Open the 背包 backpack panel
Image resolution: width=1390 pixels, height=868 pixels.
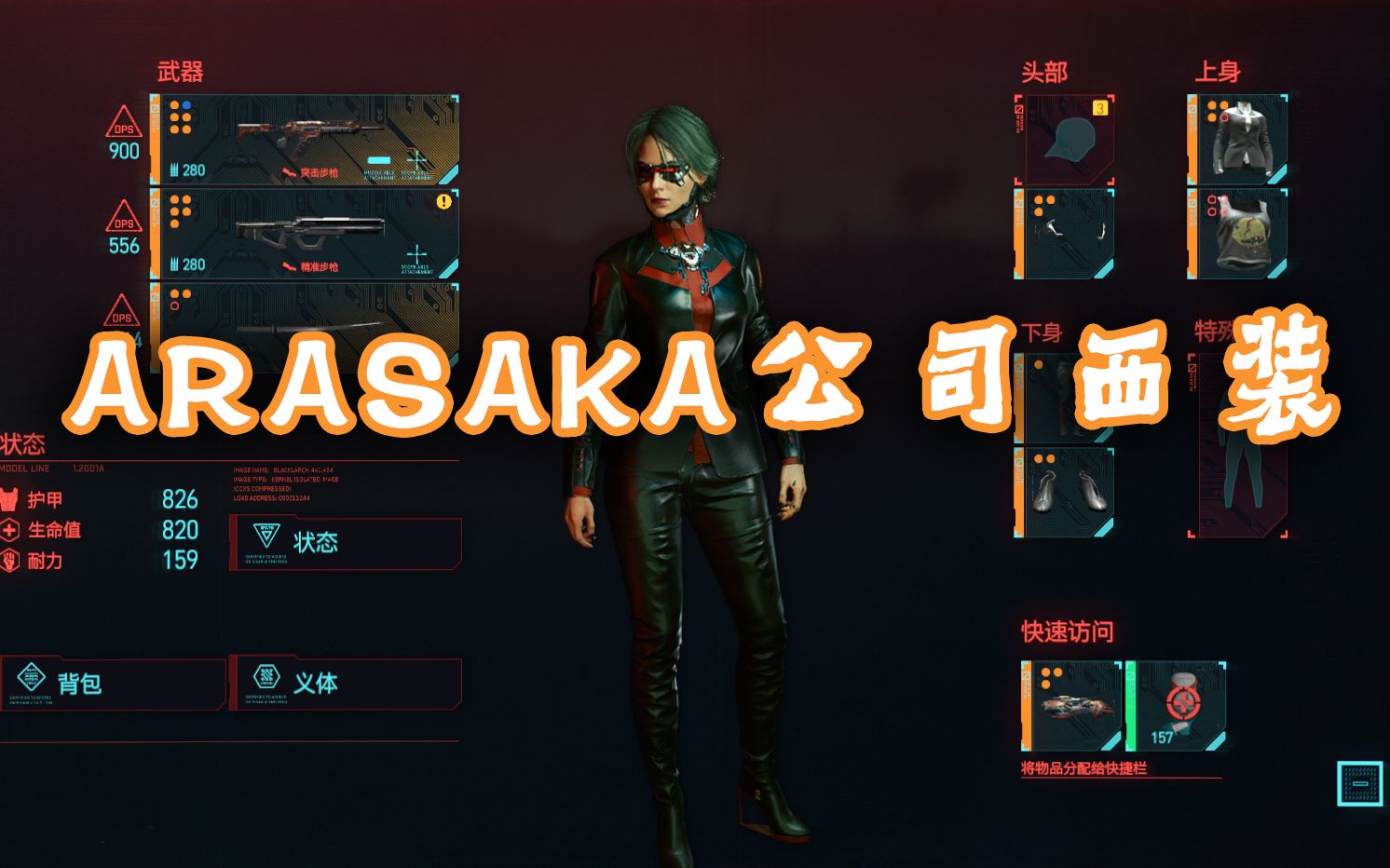(112, 683)
